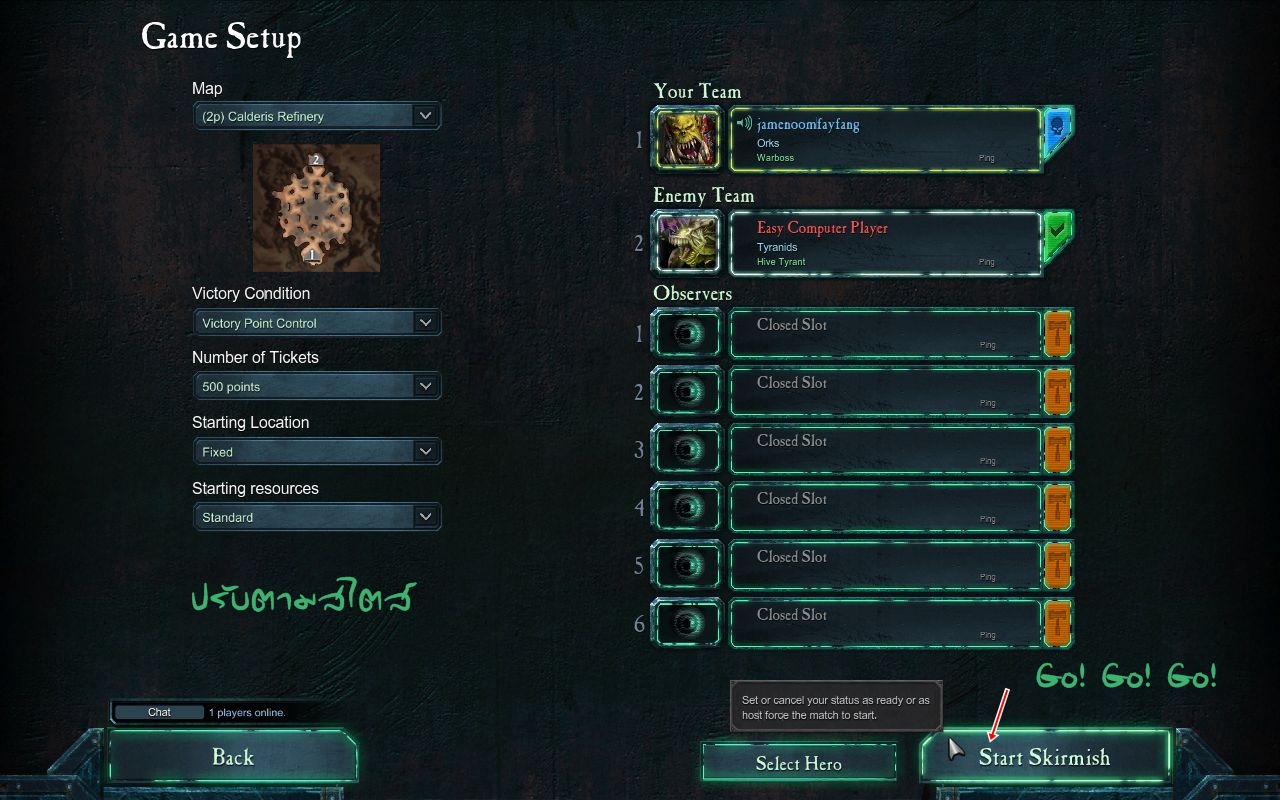Change the Number of Tickets dropdown
Screen dimensions: 1280x800
pos(316,386)
